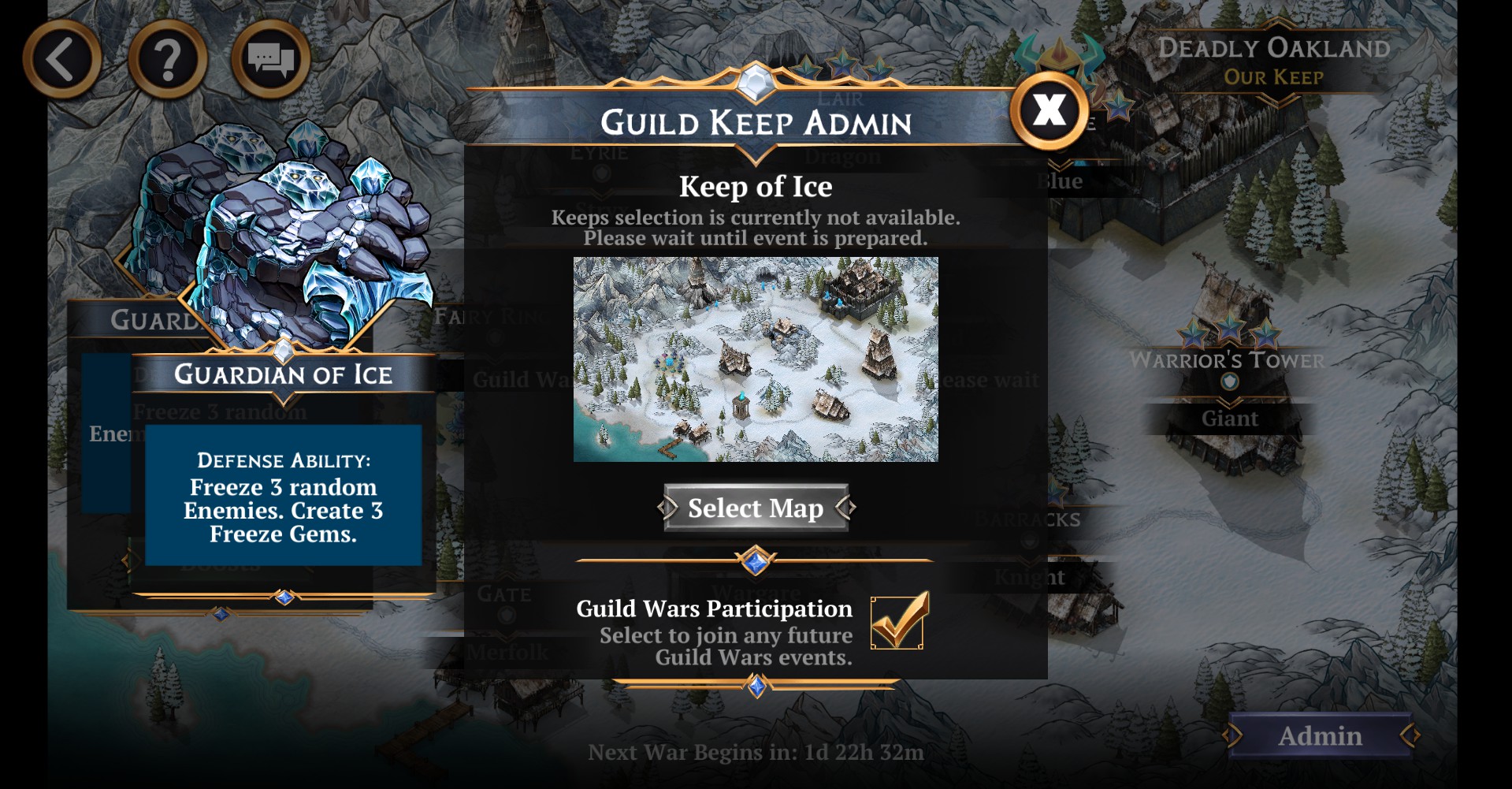Close the Guild Keep Admin dialog

click(1049, 110)
